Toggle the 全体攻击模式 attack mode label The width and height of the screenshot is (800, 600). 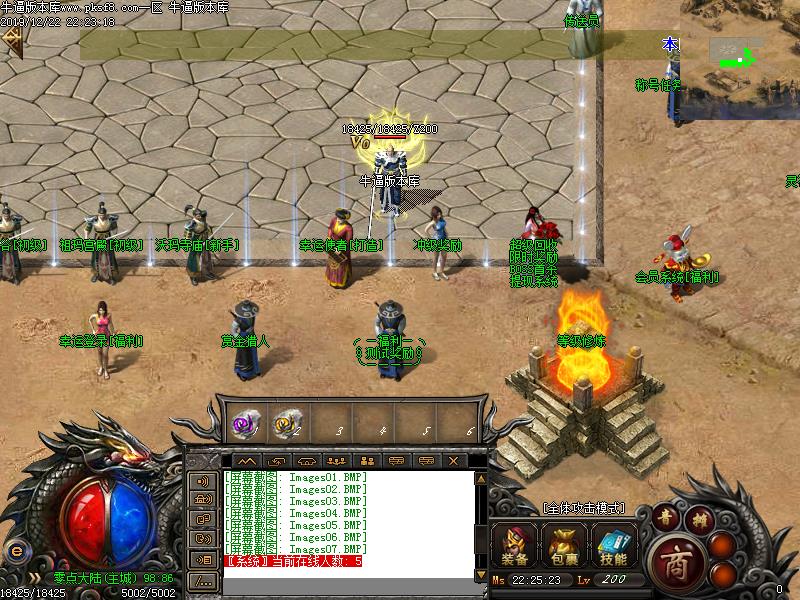coord(584,508)
